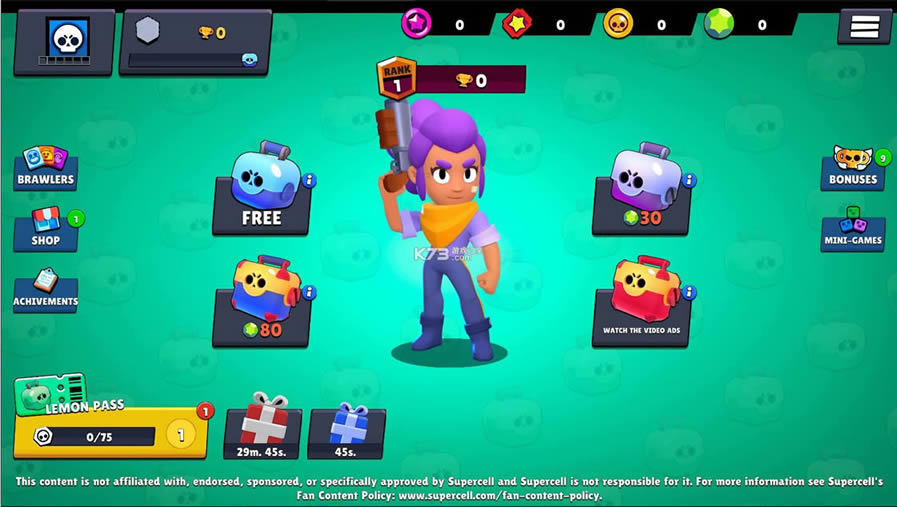
Task: Show info for the FREE box
Action: click(x=309, y=181)
